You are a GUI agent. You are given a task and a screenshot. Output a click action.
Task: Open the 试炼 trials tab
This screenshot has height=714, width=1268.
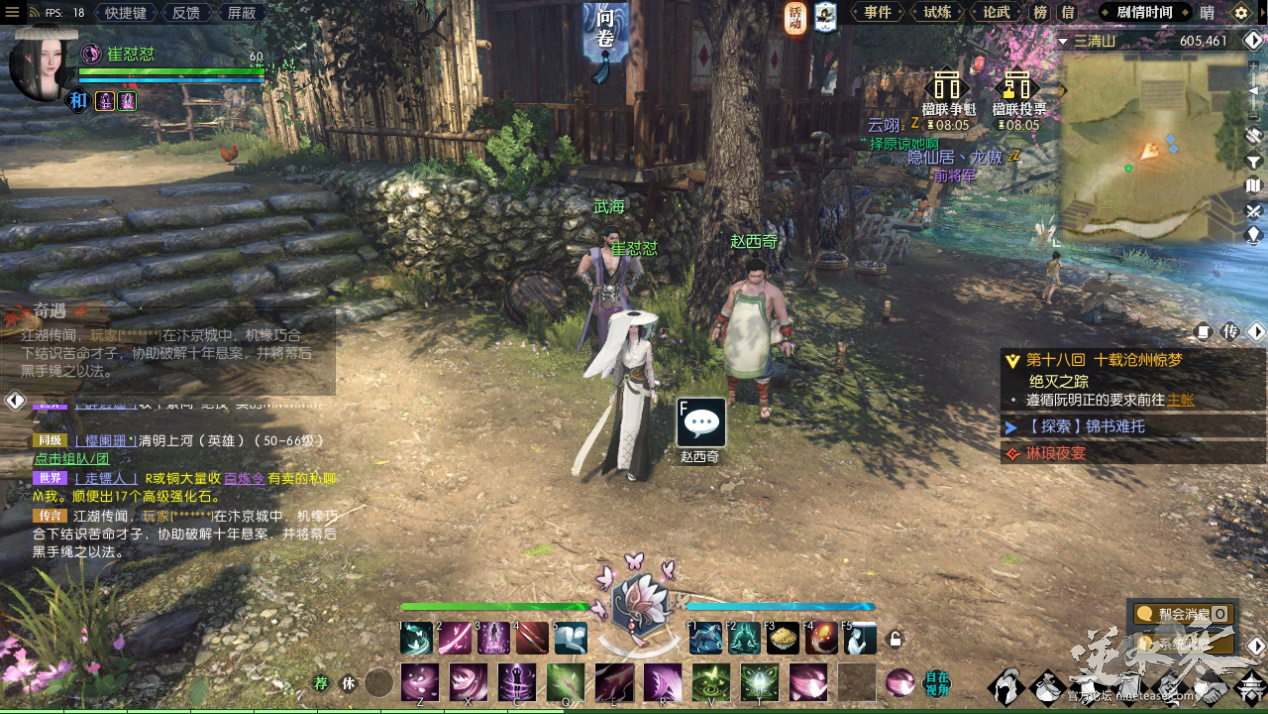coord(937,13)
